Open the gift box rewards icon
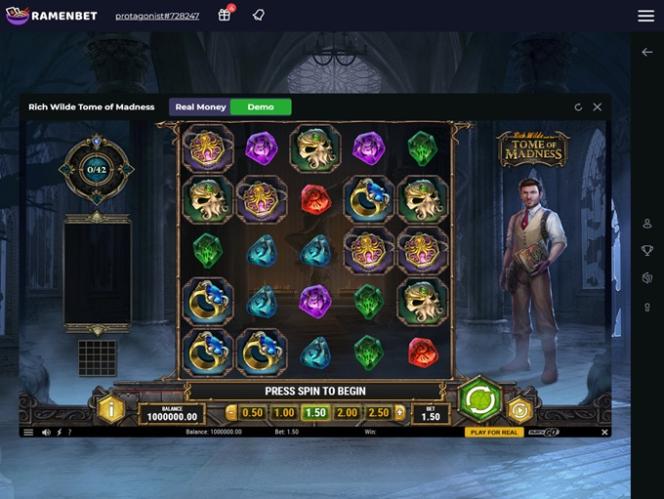664x499 pixels. tap(225, 15)
